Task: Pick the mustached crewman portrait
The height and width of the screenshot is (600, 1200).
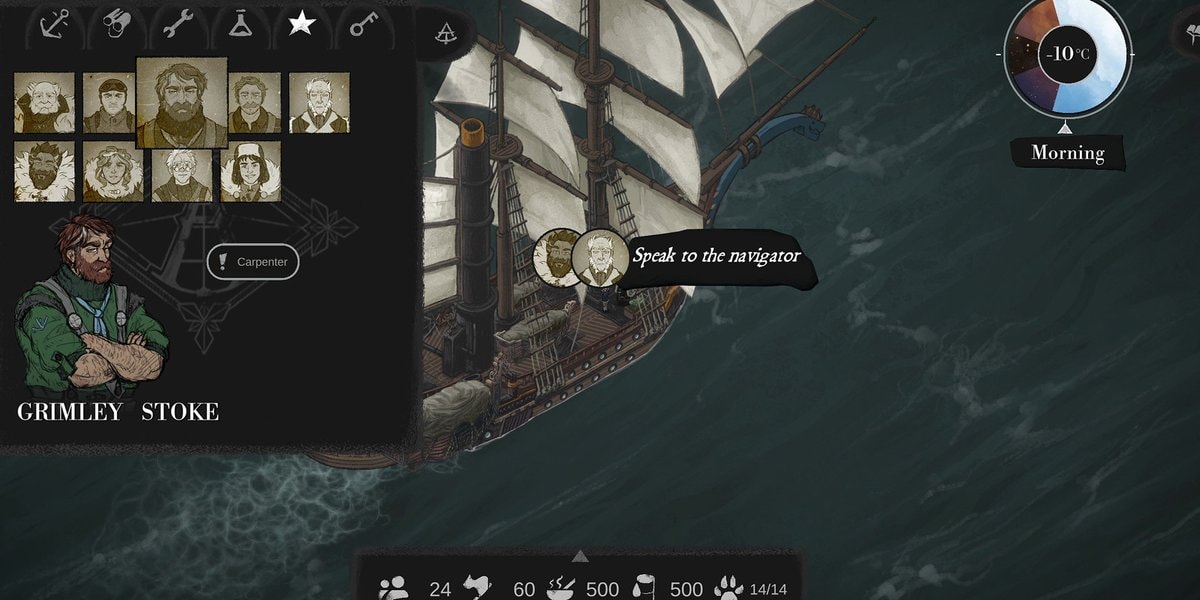Action: [x=255, y=103]
